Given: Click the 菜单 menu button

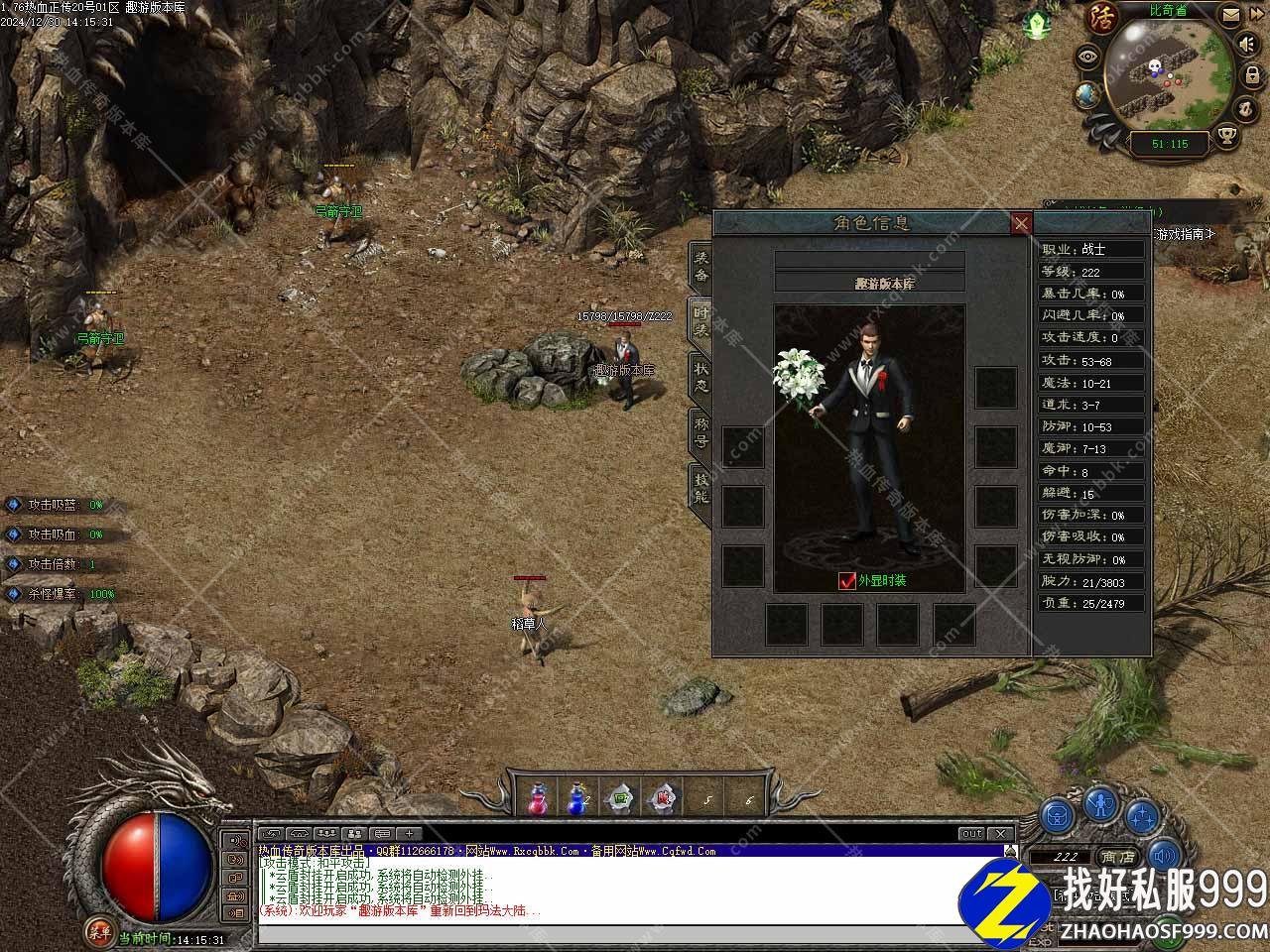Looking at the screenshot, I should tap(98, 930).
